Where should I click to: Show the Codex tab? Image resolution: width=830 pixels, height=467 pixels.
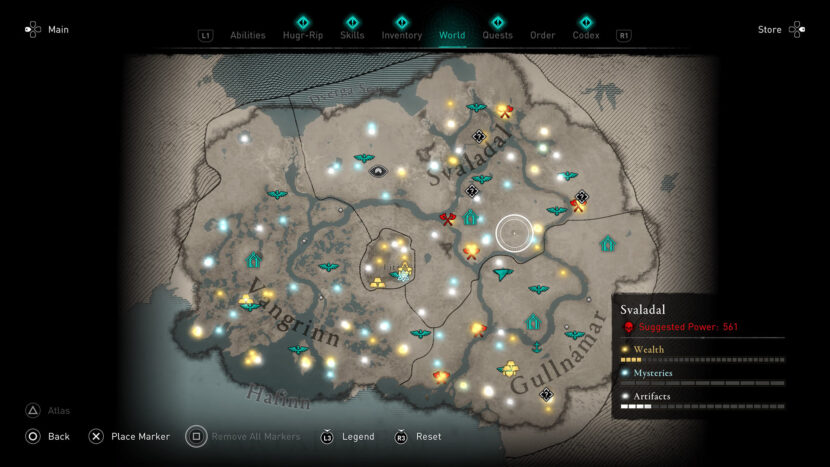tap(586, 35)
